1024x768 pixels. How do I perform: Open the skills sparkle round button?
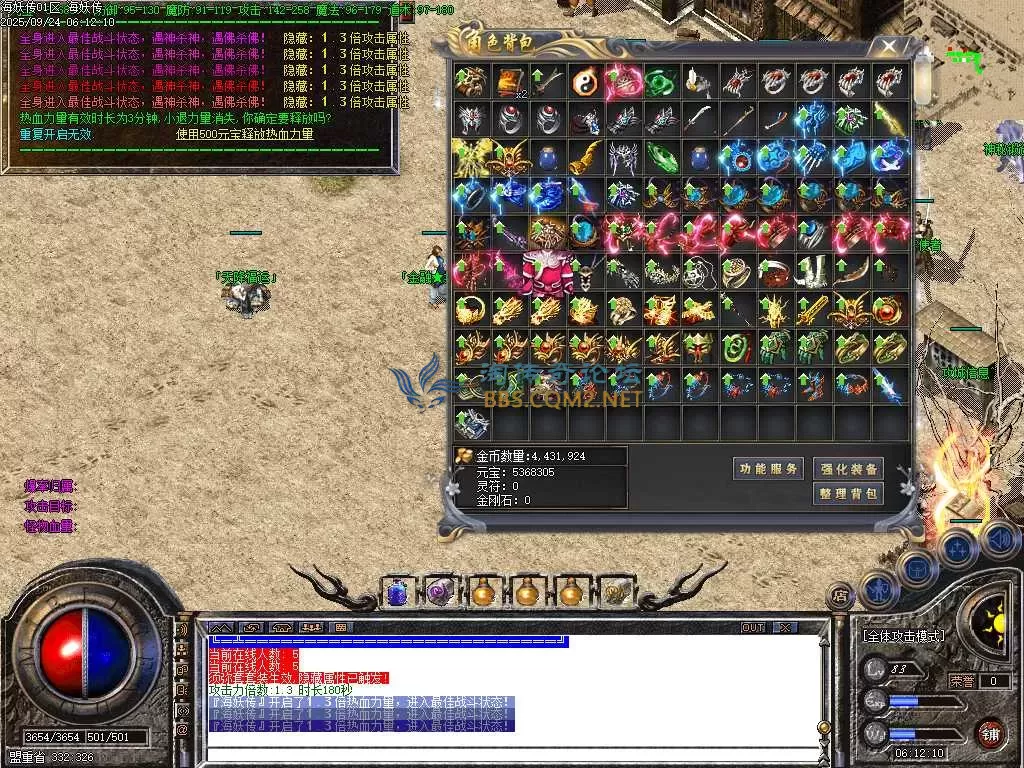coord(958,548)
